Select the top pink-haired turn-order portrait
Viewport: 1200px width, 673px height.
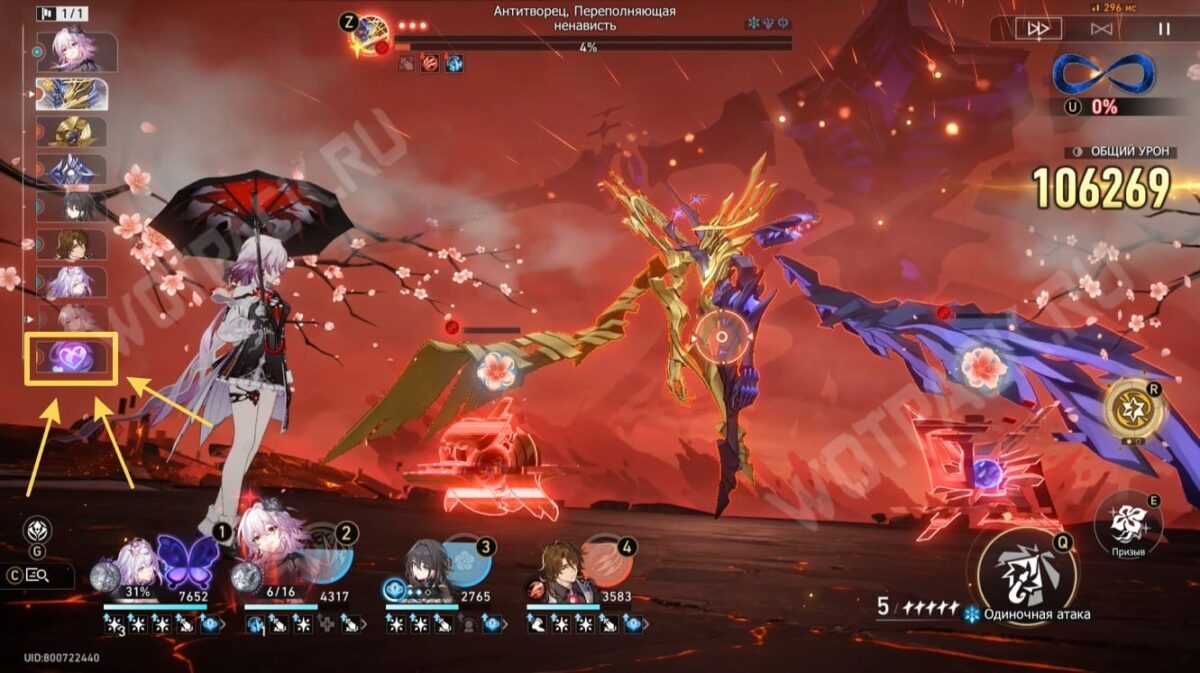(x=73, y=52)
